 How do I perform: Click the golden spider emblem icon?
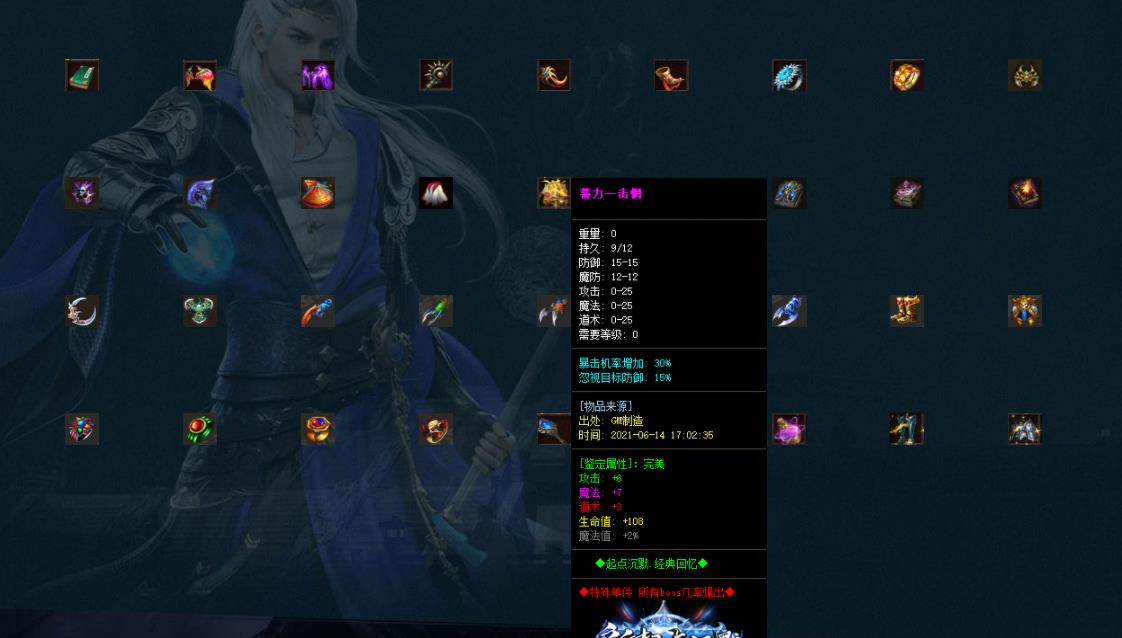pyautogui.click(x=1025, y=75)
